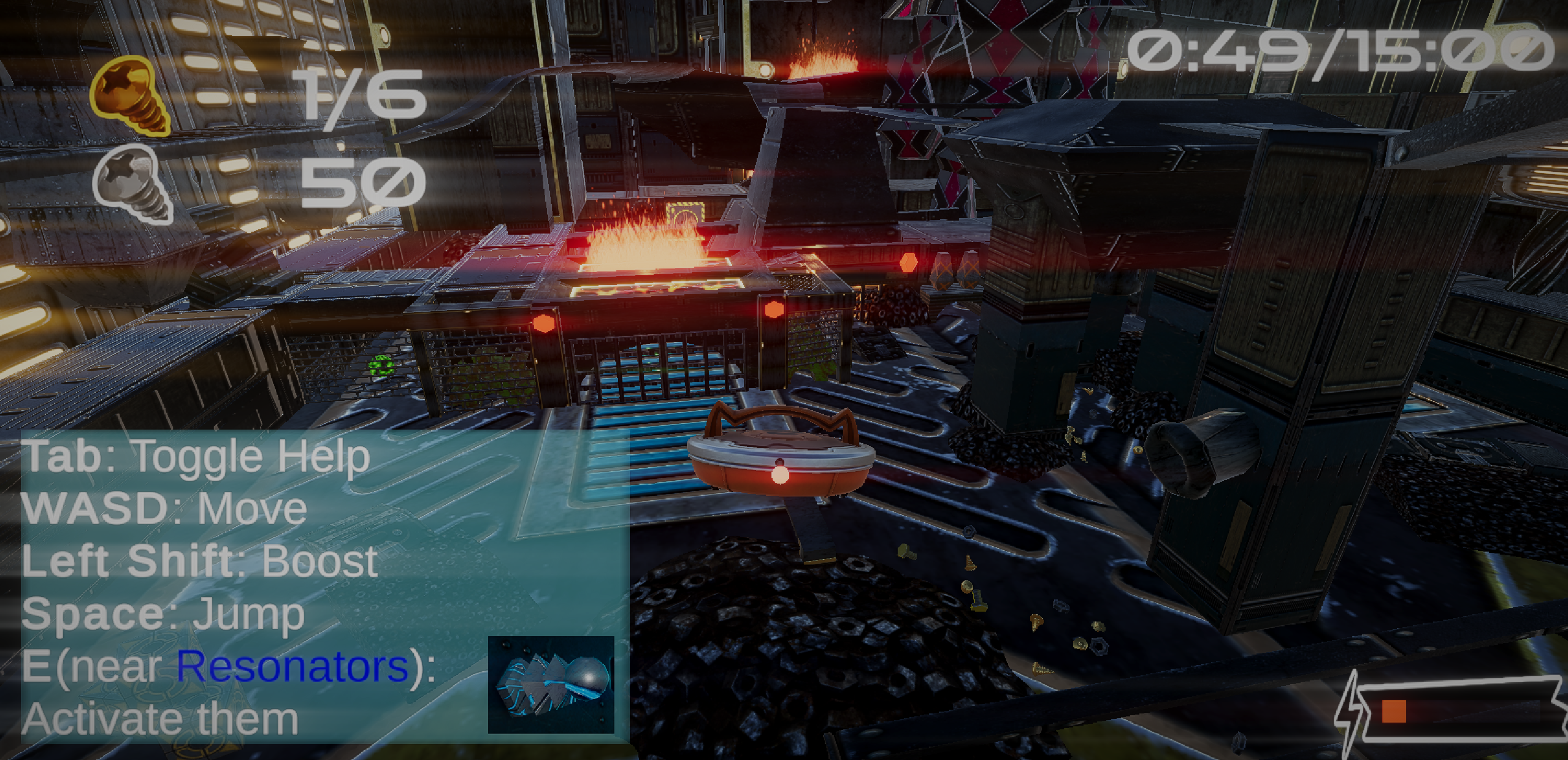Select the Resonator thumbnail in help panel
This screenshot has width=1568, height=760.
[551, 685]
